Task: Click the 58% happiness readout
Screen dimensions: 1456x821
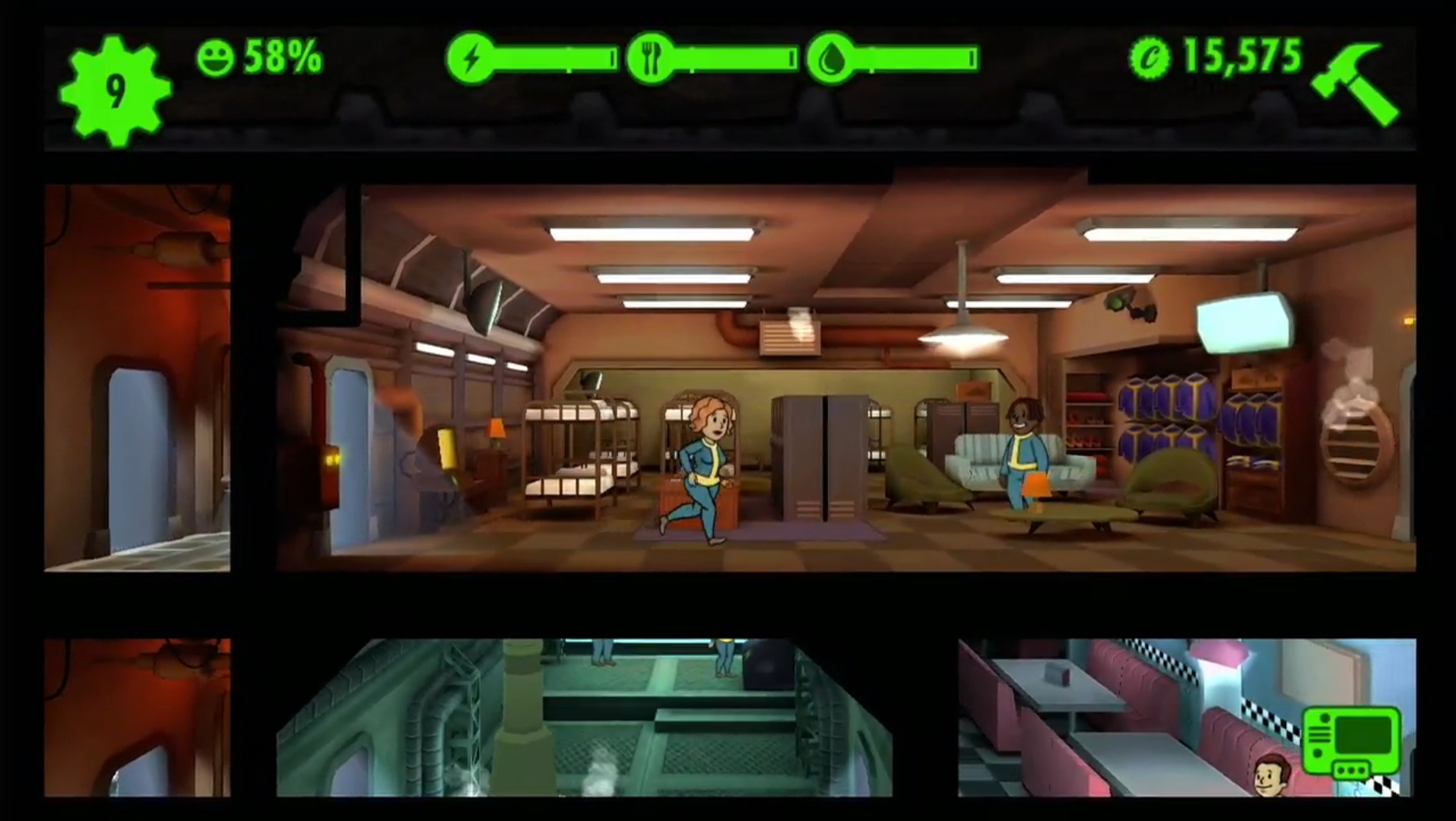Action: coord(281,55)
